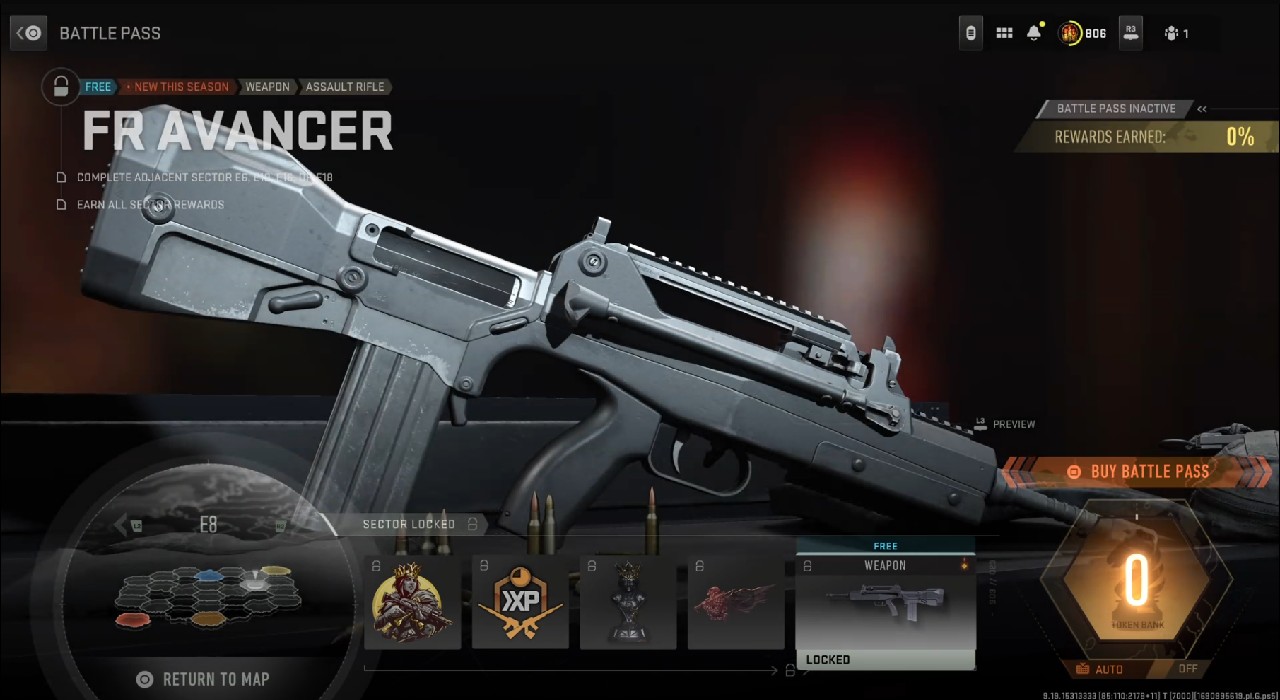Open the notifications bell
This screenshot has height=700, width=1280.
1034,33
